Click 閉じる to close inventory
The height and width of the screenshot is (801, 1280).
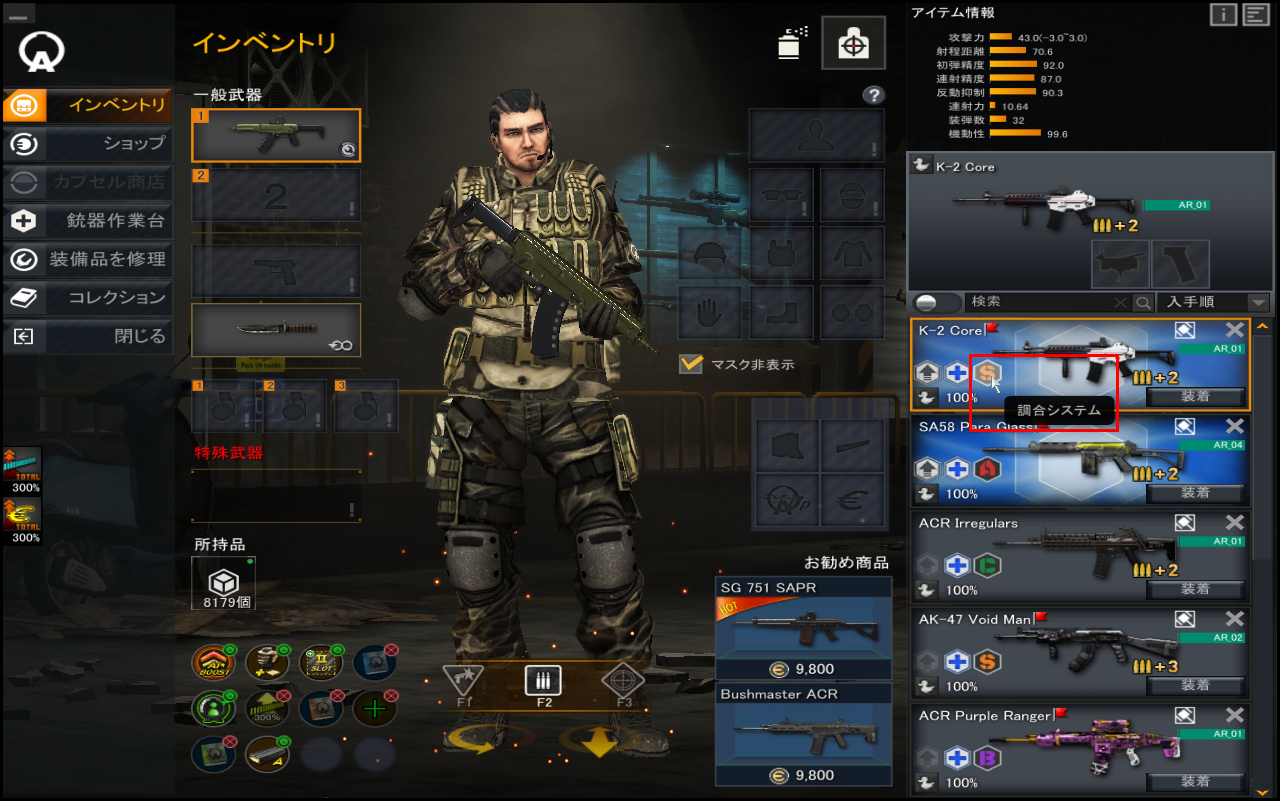click(88, 336)
